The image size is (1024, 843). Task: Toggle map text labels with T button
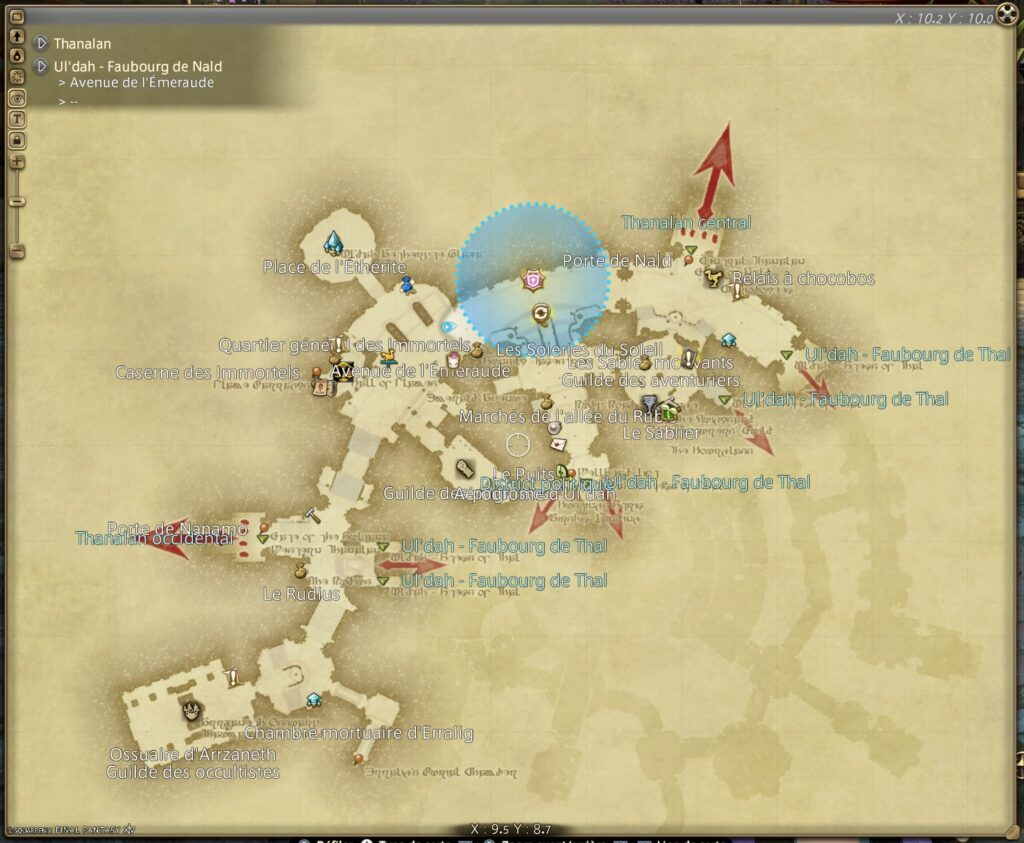click(17, 119)
